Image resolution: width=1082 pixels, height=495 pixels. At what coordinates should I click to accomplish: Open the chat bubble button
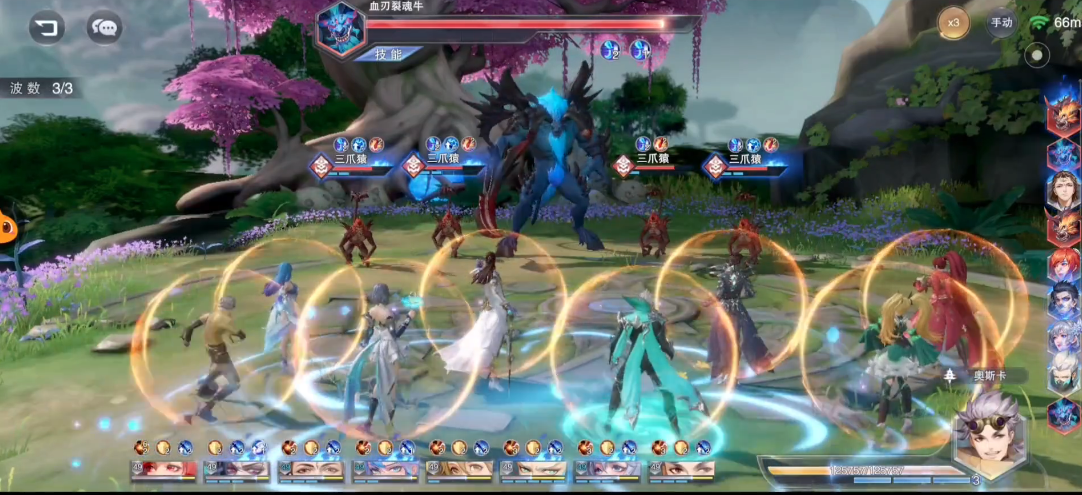pos(104,27)
